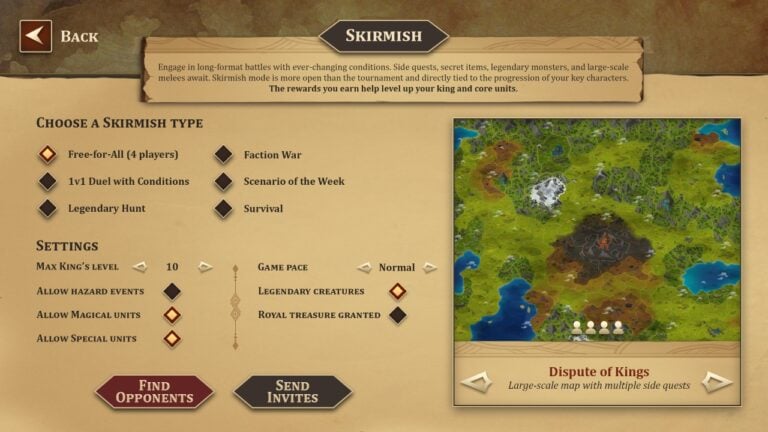768x432 pixels.
Task: Choose the Survival skirmish type
Action: (223, 209)
